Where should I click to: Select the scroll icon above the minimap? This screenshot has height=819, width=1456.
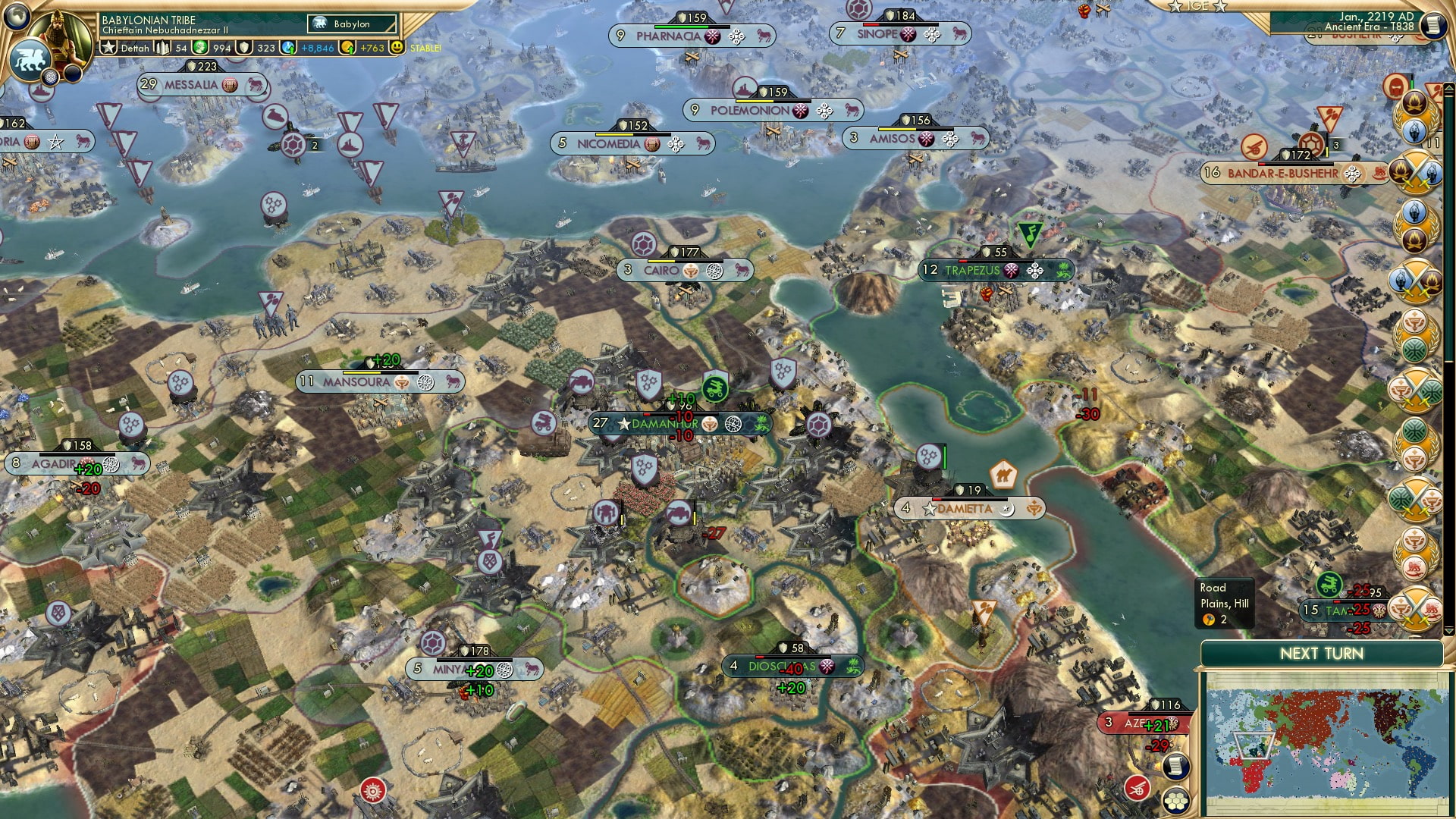(1176, 767)
